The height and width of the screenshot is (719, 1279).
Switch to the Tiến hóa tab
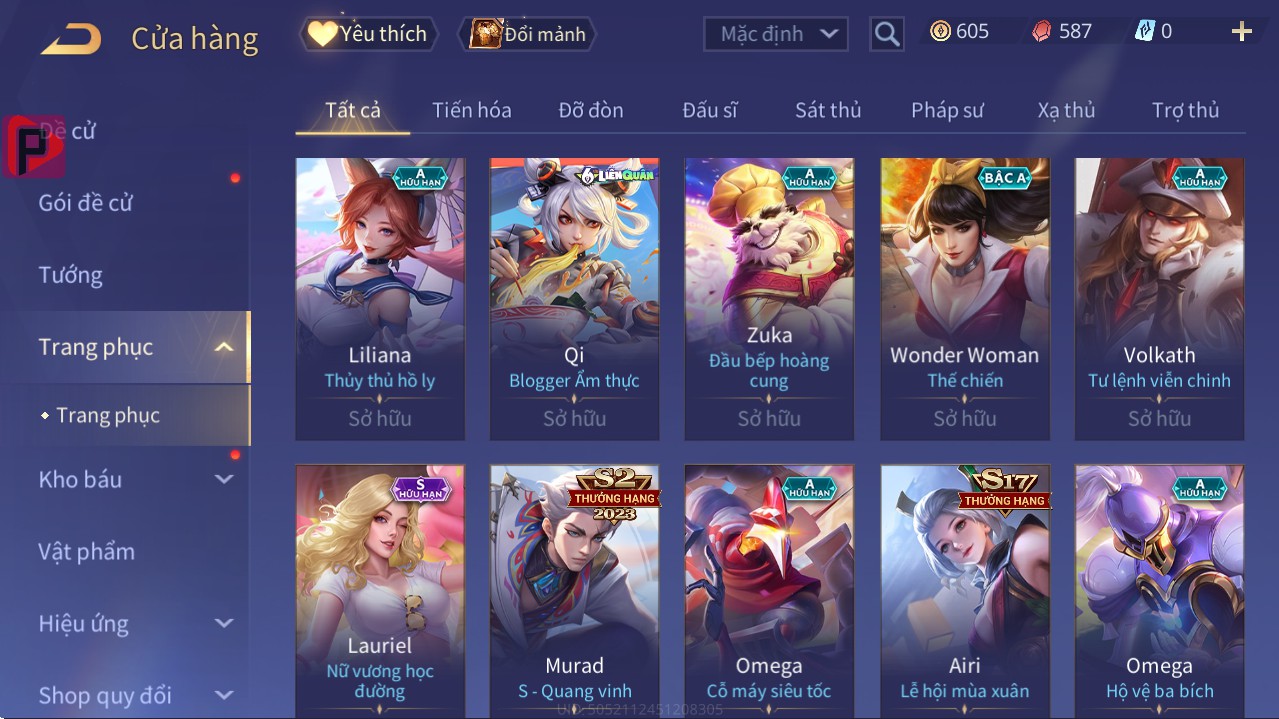(x=471, y=110)
